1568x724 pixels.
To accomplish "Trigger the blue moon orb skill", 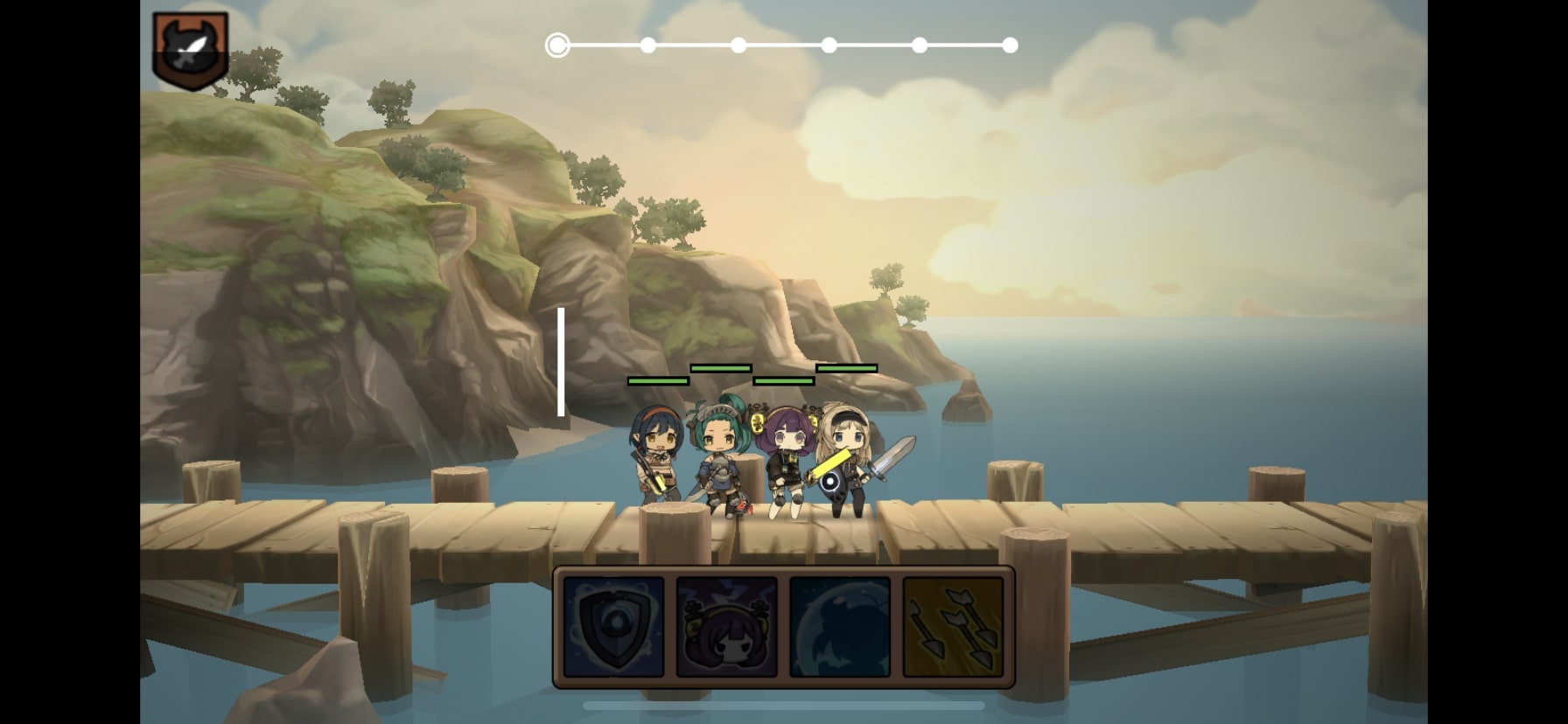I will click(838, 626).
